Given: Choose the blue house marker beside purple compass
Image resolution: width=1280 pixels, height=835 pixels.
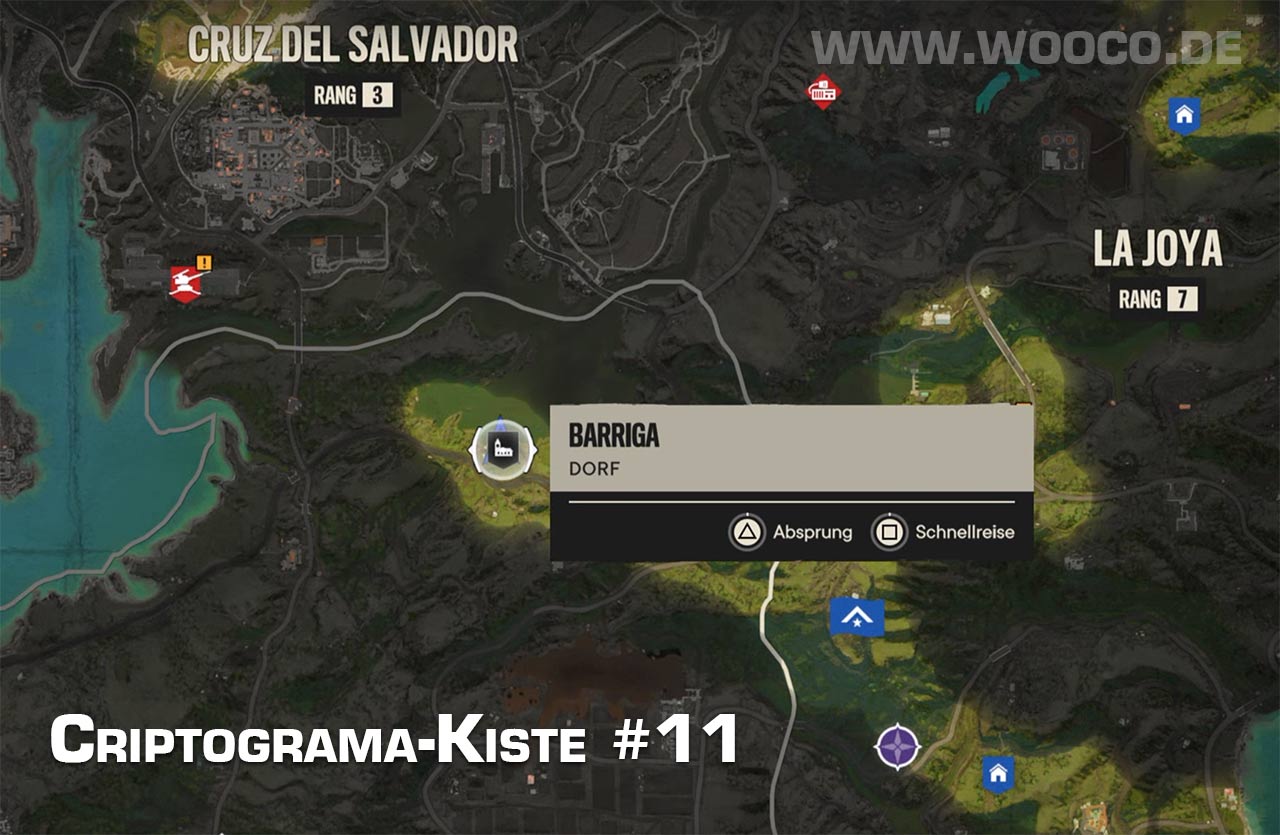Looking at the screenshot, I should point(997,772).
